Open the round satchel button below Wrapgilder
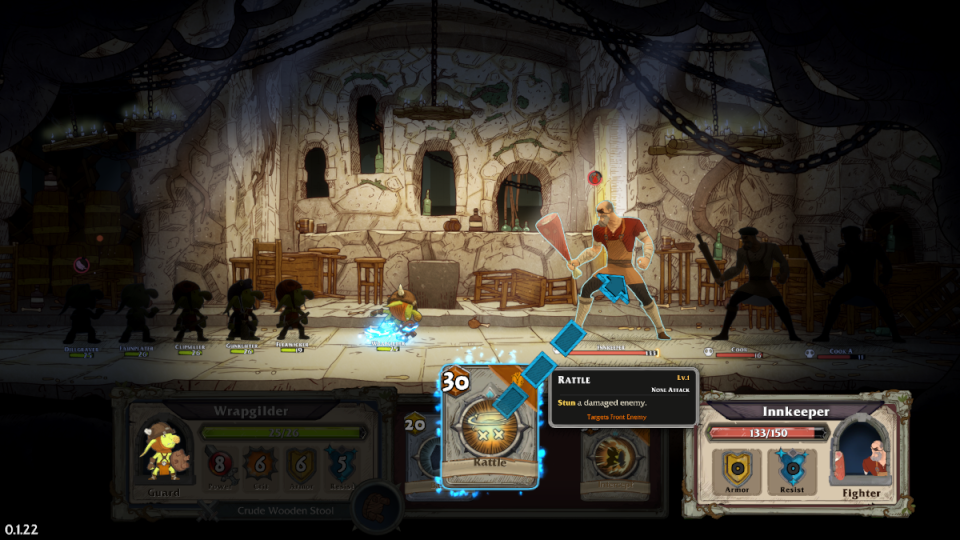The width and height of the screenshot is (960, 540). click(x=378, y=505)
